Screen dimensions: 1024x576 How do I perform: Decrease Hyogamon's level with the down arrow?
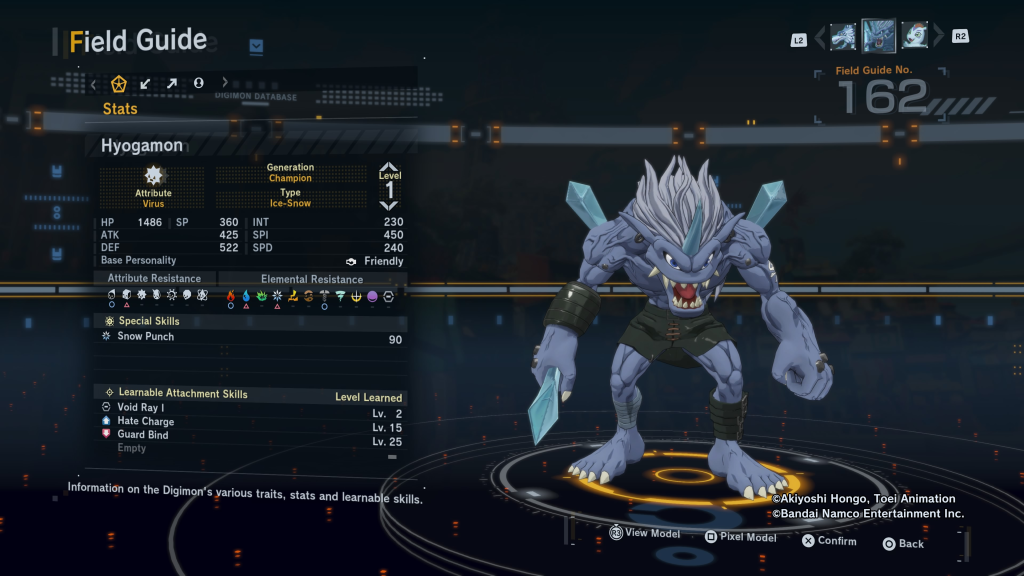coord(389,204)
